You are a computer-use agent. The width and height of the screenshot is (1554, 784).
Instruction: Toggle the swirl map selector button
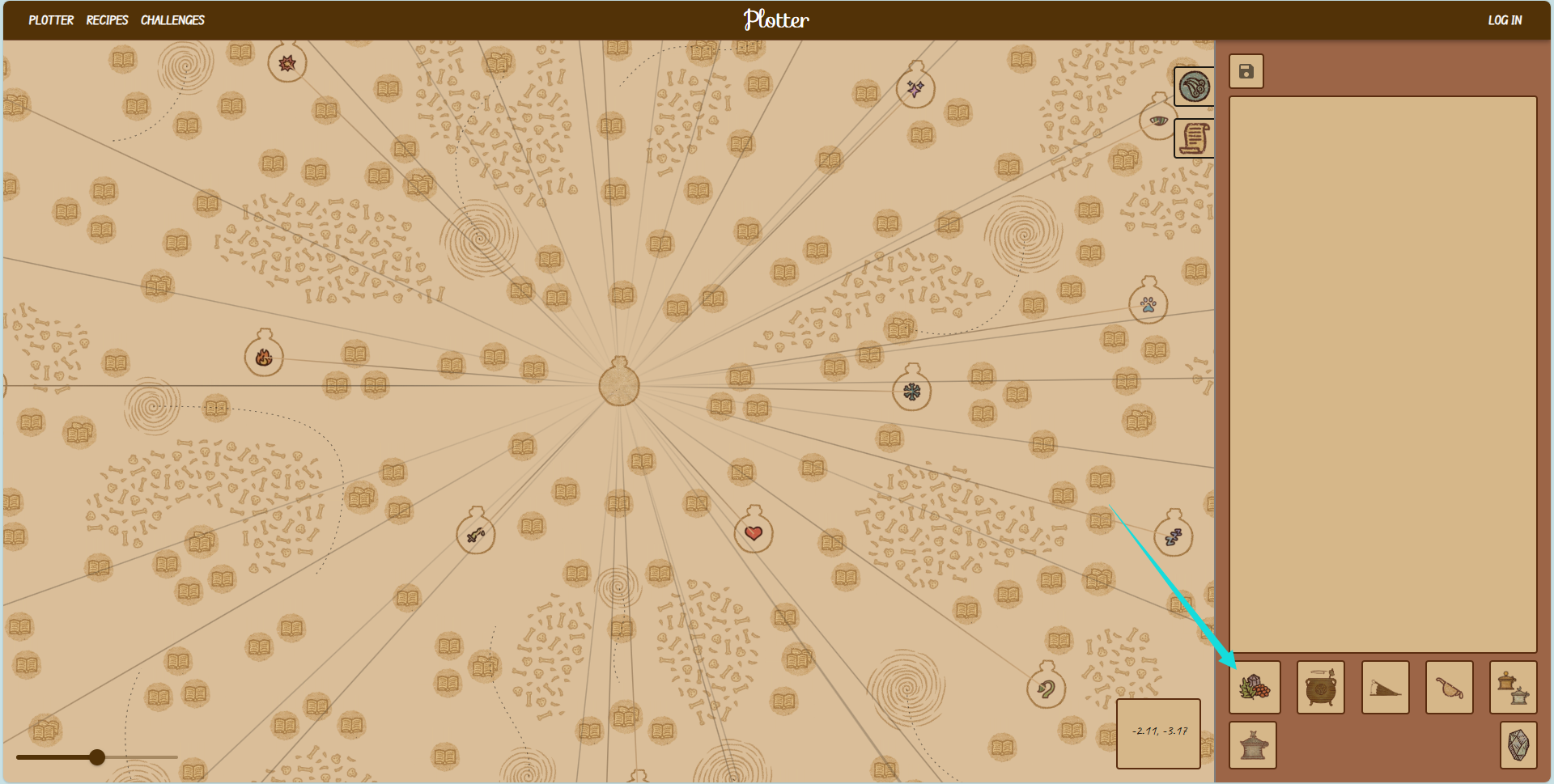click(x=1194, y=87)
